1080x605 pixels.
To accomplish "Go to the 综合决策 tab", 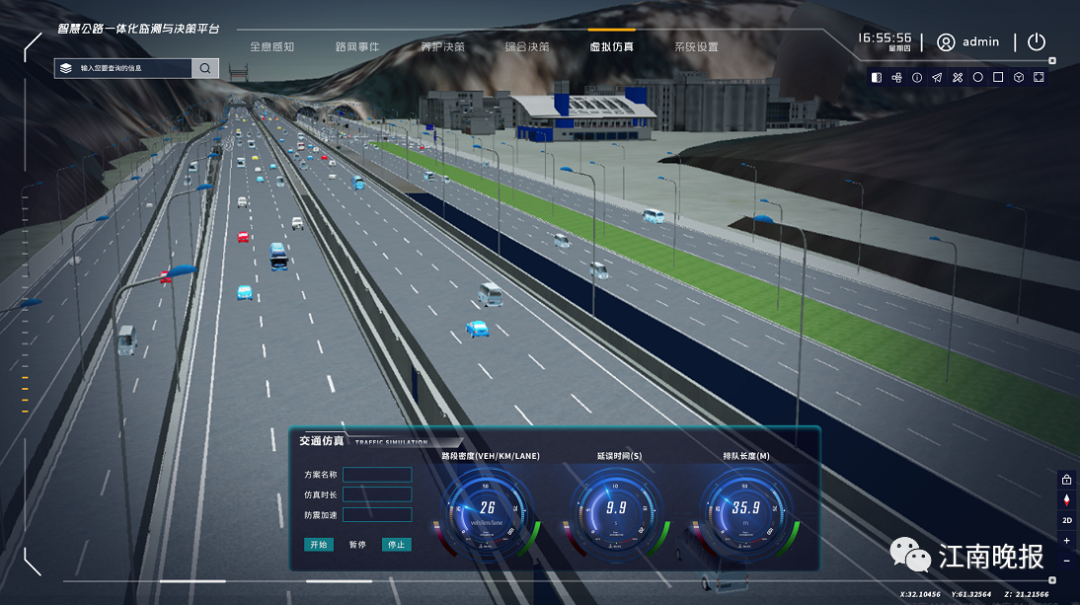I will click(527, 46).
